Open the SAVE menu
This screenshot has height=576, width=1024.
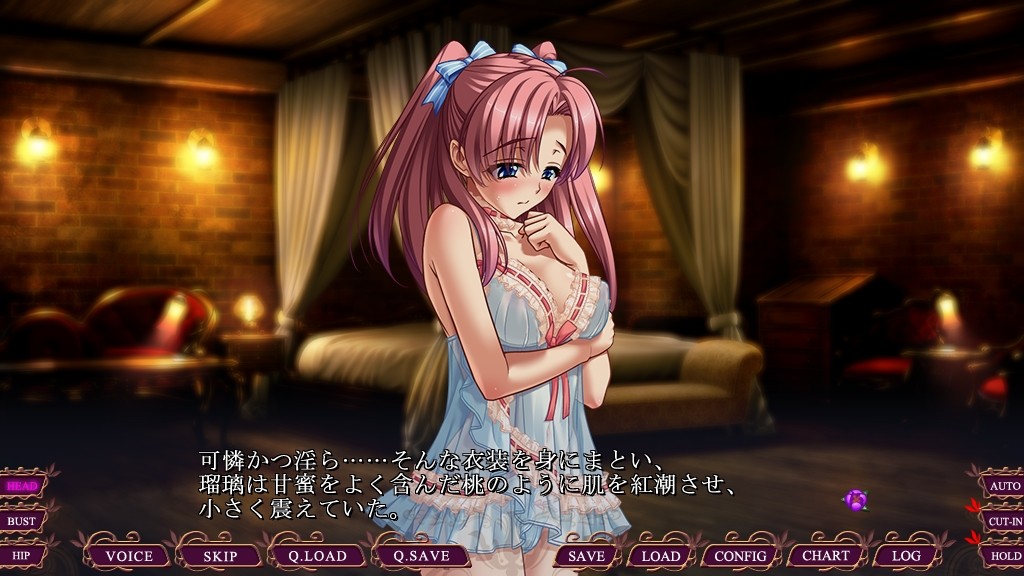pos(585,556)
